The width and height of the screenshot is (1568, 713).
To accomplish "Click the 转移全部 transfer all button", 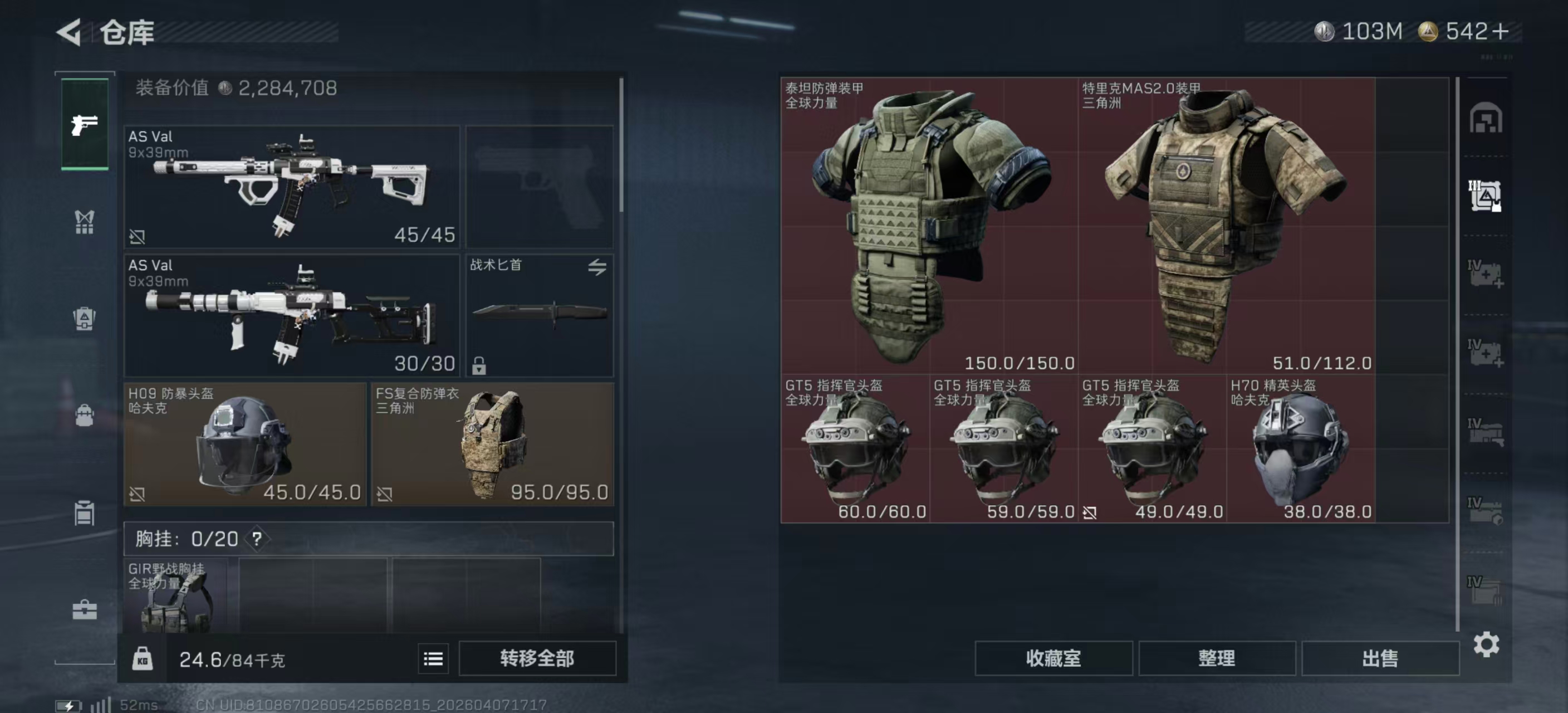I will tap(537, 658).
